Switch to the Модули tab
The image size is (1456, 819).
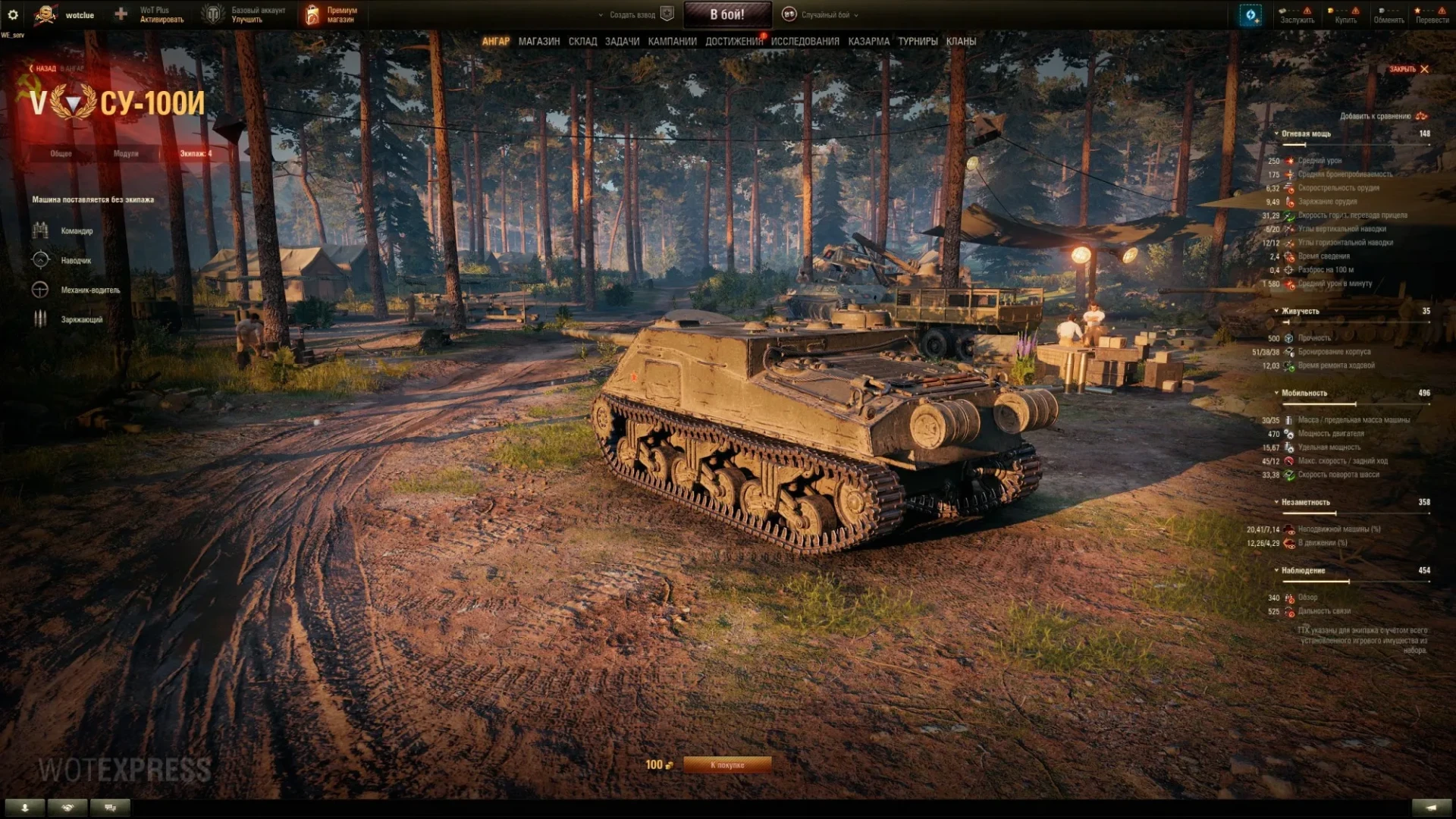point(126,154)
